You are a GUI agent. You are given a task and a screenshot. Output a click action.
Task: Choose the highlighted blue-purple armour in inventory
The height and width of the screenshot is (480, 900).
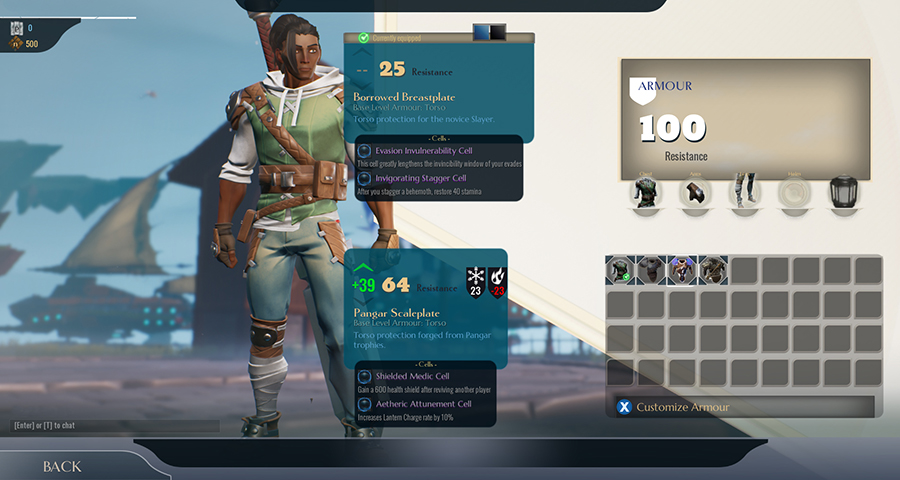point(682,270)
